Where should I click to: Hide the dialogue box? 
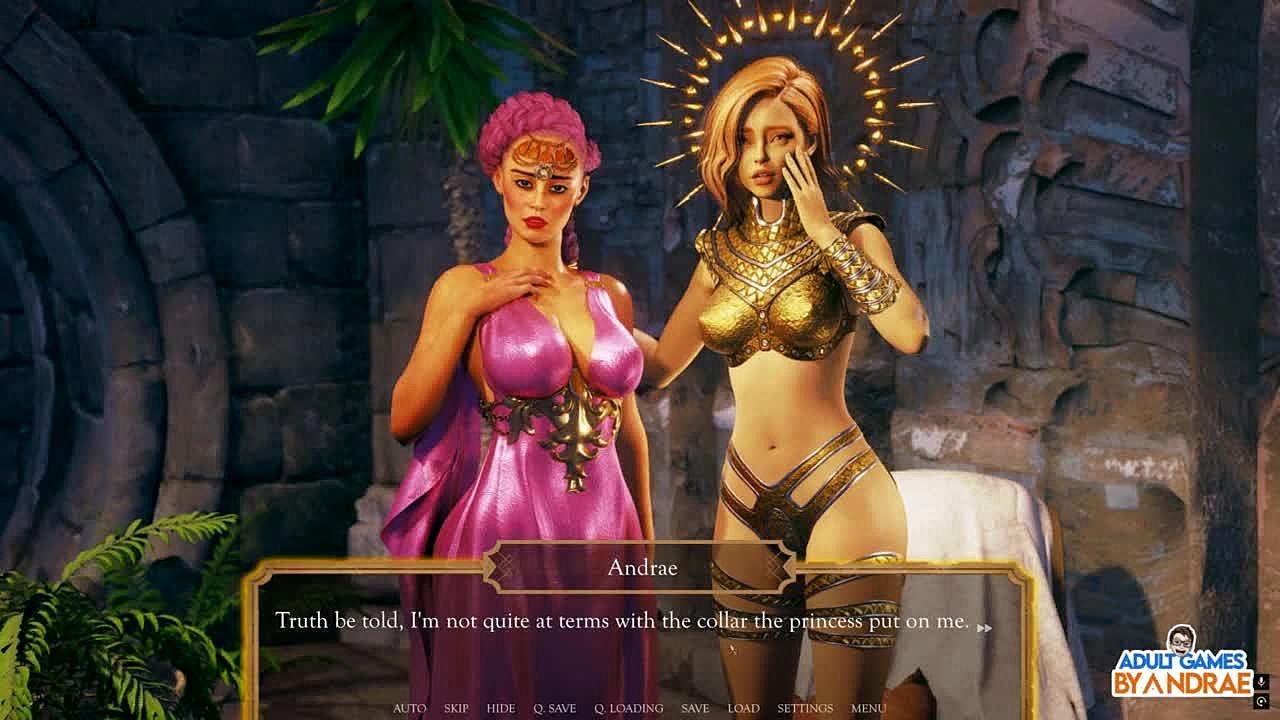click(501, 708)
